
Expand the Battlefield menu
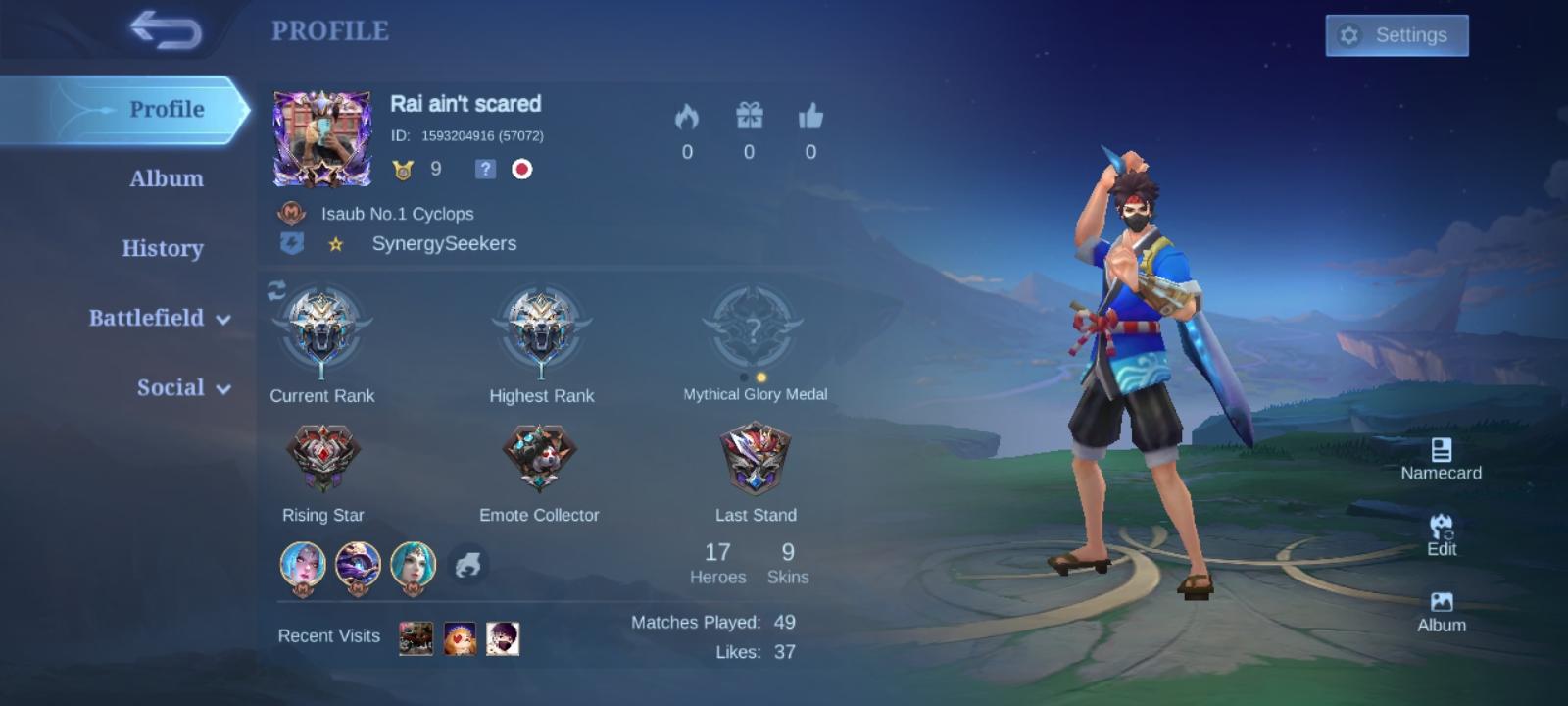coord(149,318)
